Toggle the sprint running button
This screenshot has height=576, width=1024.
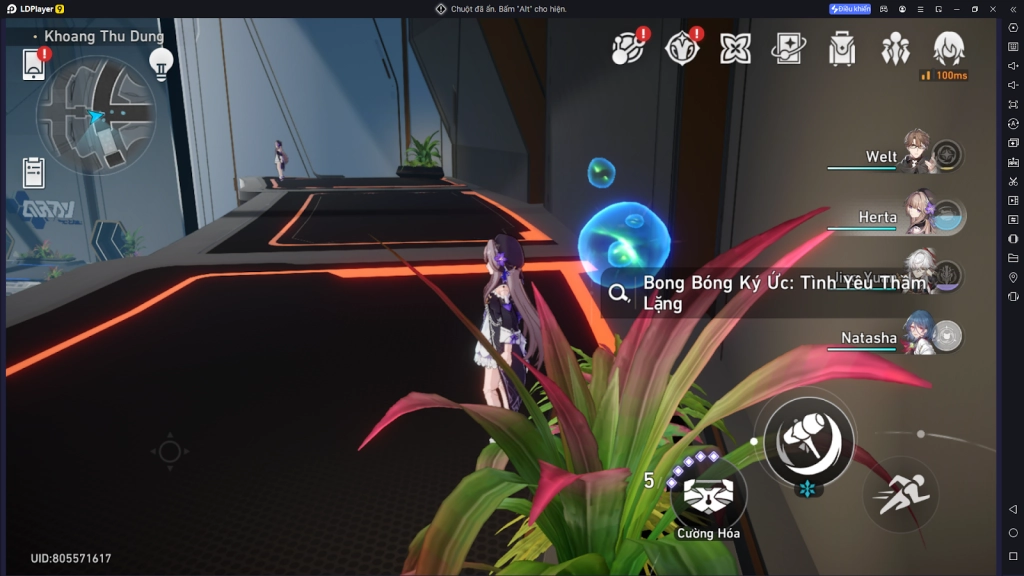[x=900, y=494]
